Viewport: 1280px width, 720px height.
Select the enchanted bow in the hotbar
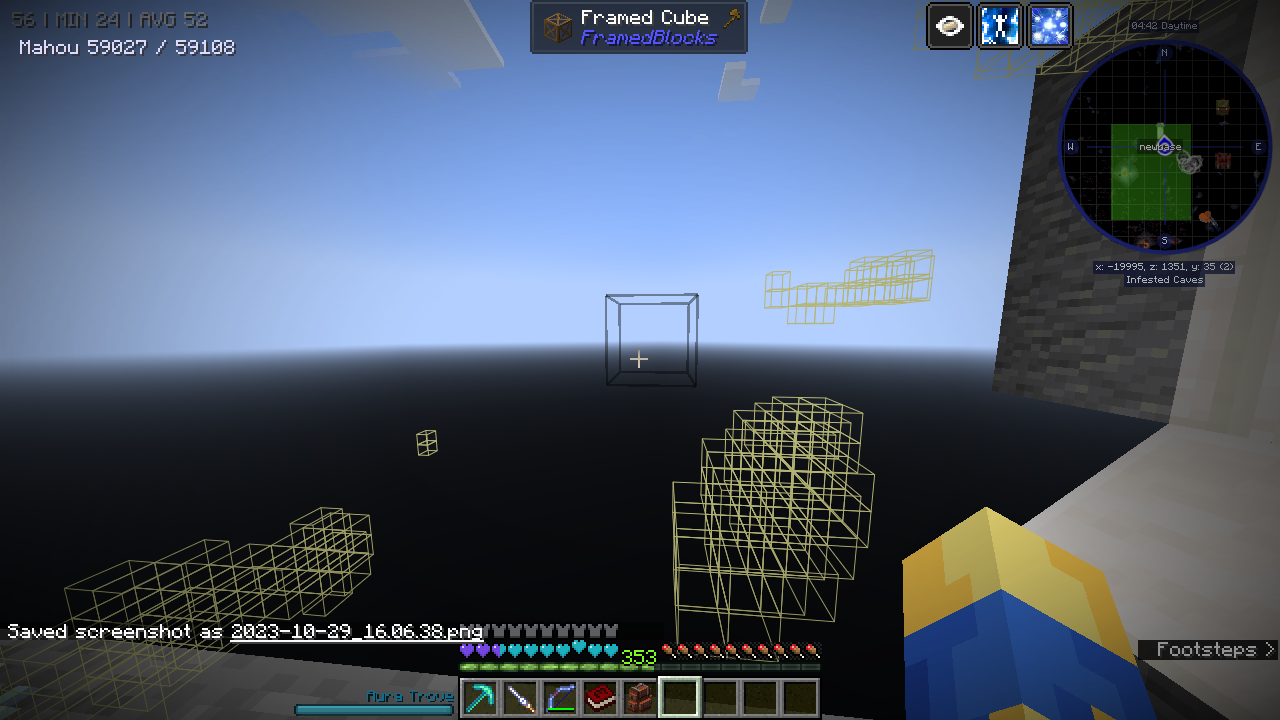[x=558, y=697]
